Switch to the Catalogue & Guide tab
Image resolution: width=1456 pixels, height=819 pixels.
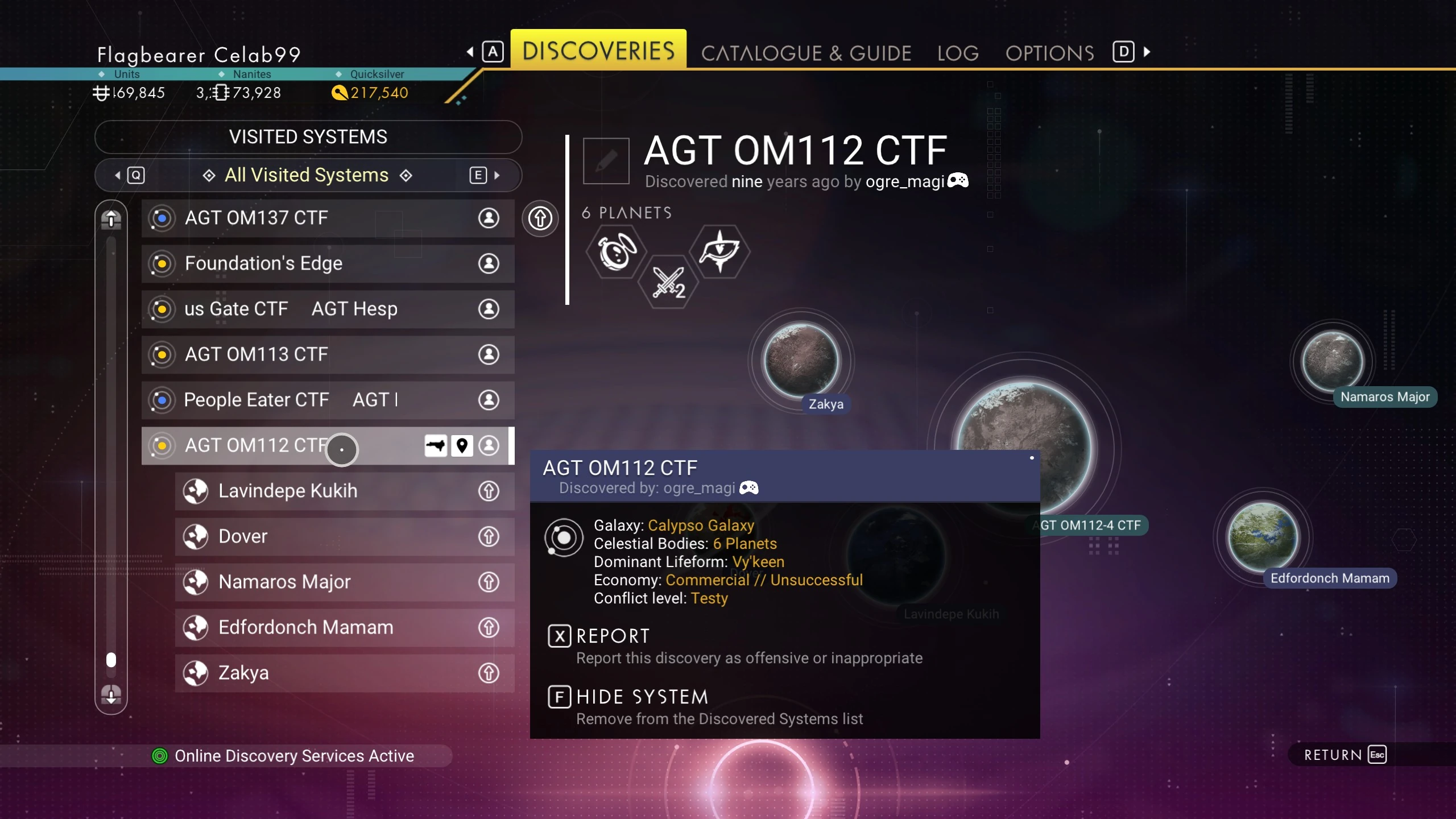coord(806,53)
